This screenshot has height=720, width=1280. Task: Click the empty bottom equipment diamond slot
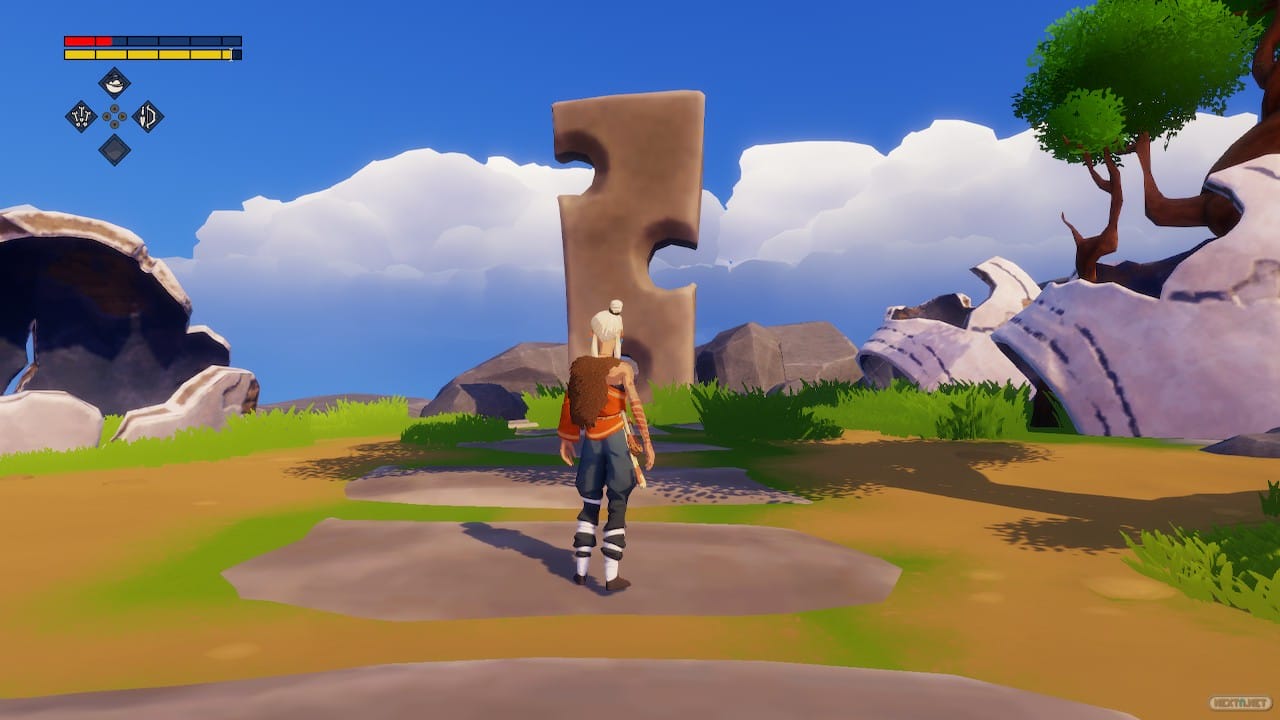pyautogui.click(x=114, y=148)
